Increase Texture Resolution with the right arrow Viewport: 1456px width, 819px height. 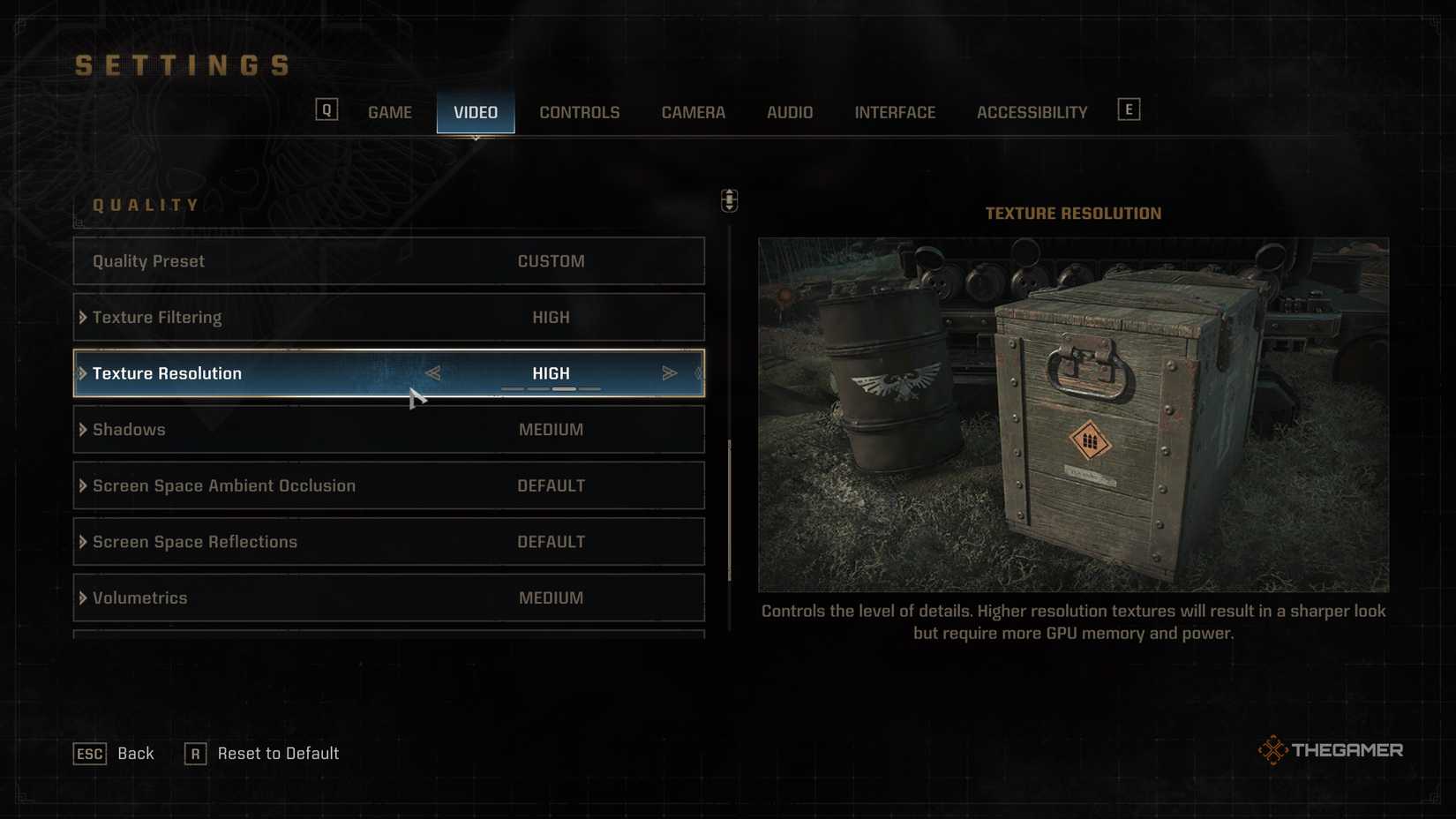(x=669, y=373)
